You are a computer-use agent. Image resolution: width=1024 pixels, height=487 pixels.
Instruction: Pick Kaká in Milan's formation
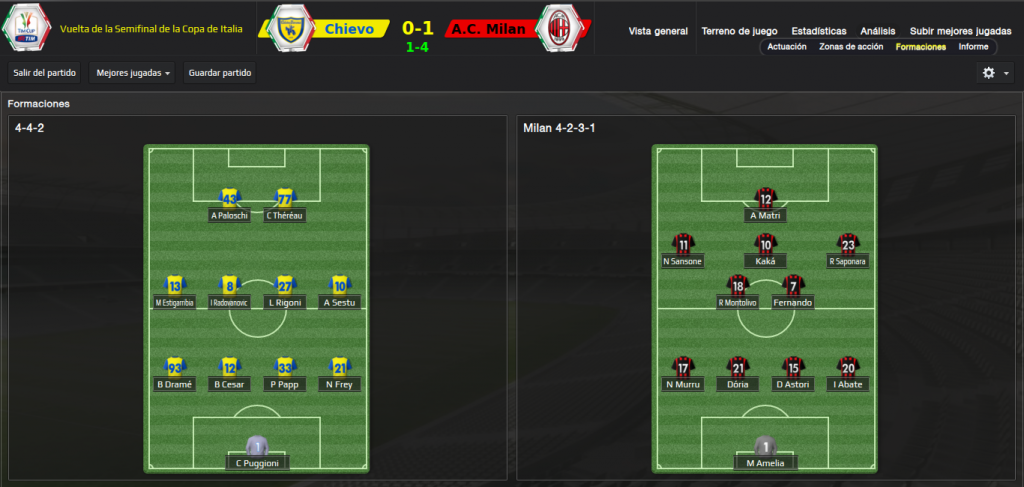pos(765,253)
